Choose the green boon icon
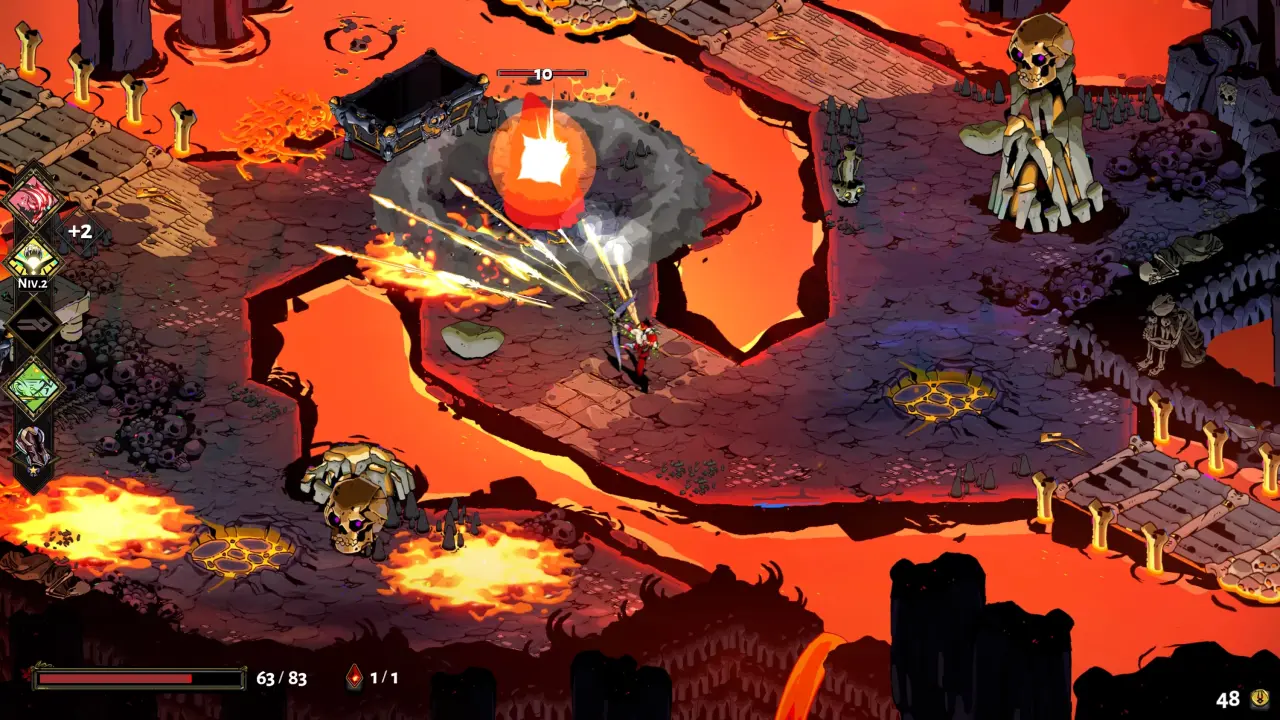Screen dimensions: 1280x720 (33, 386)
